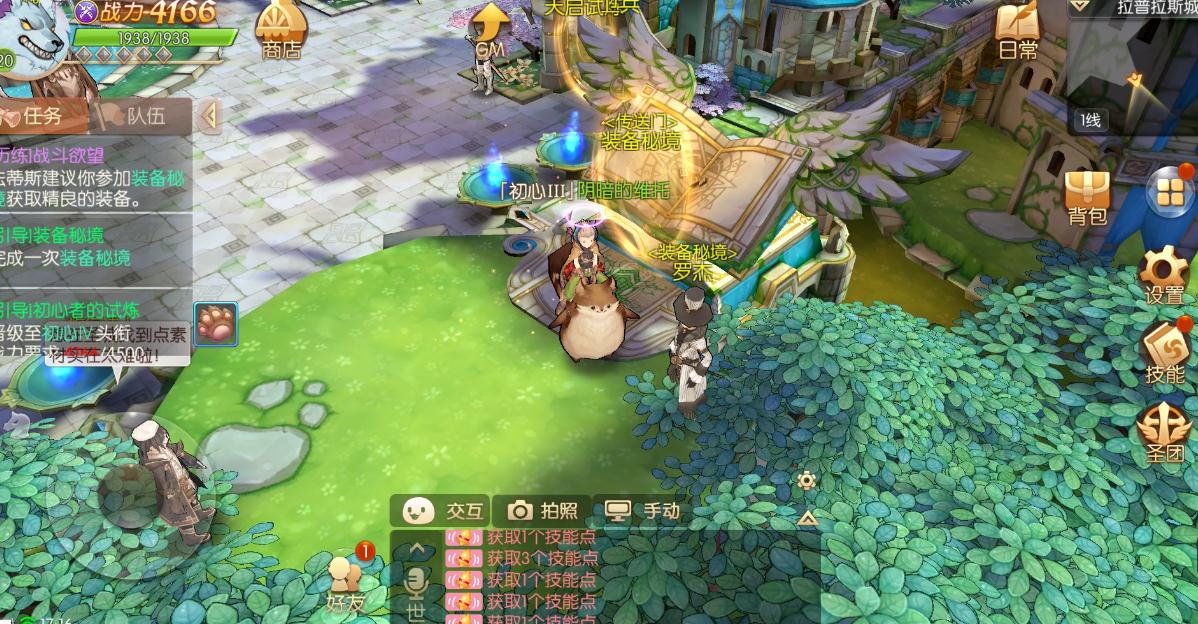Toggle the 手动 manual mode button

(x=644, y=511)
